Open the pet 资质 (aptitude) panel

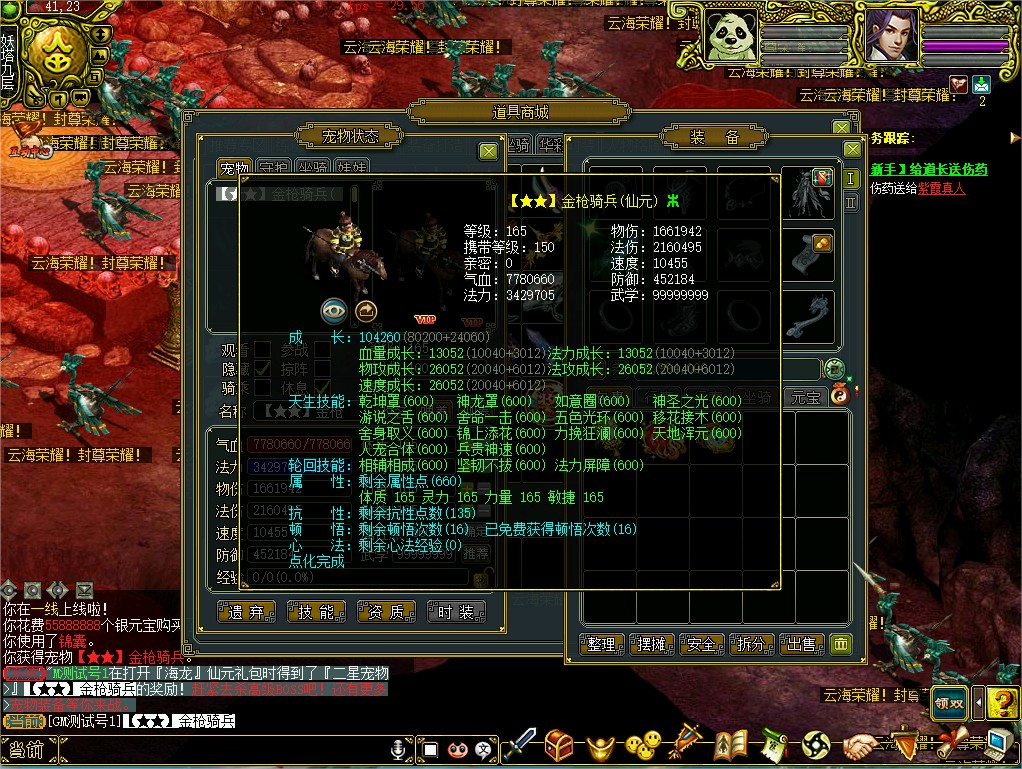click(x=386, y=612)
